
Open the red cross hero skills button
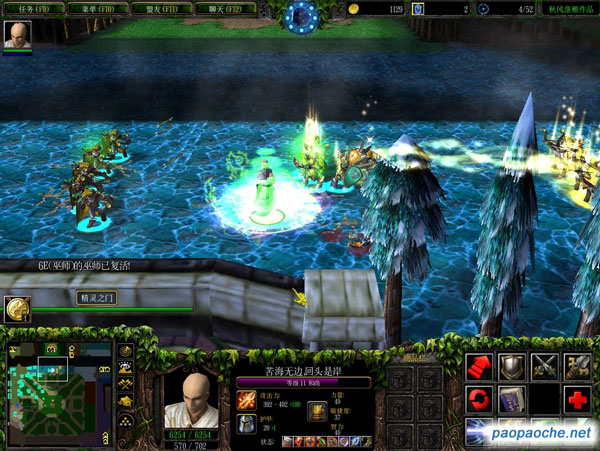tap(577, 399)
